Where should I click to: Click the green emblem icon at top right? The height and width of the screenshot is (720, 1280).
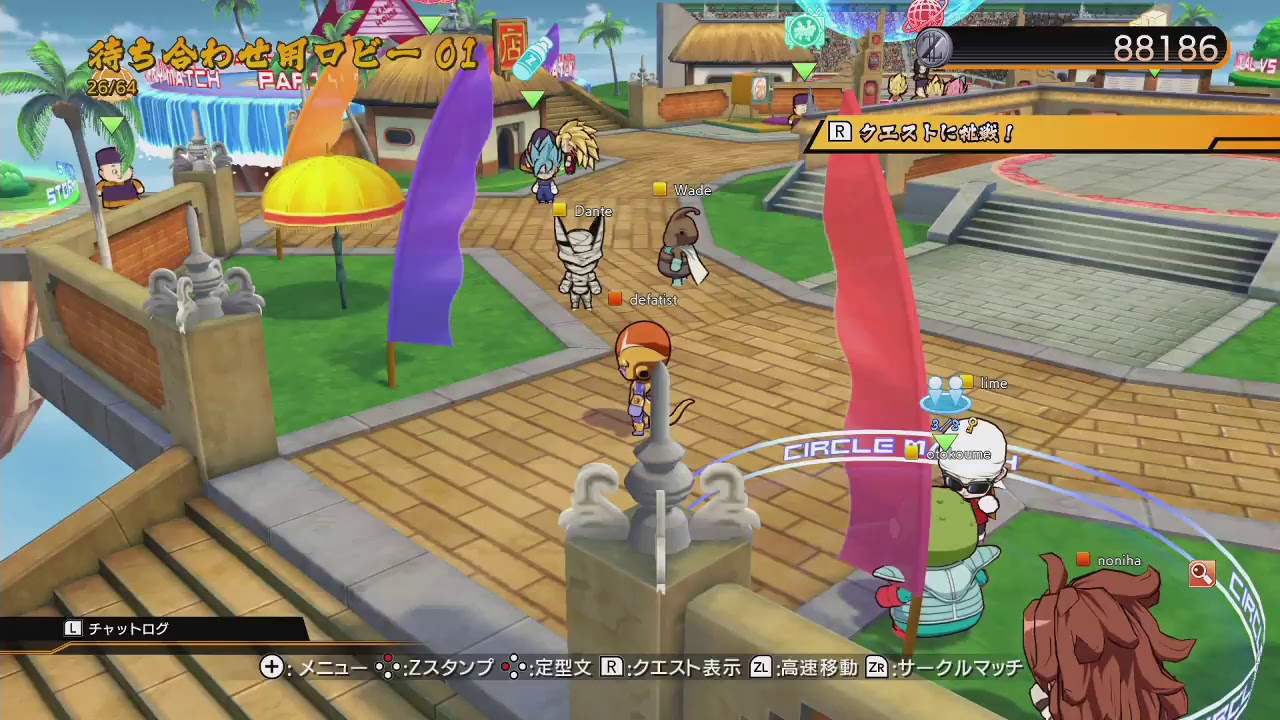pos(804,29)
